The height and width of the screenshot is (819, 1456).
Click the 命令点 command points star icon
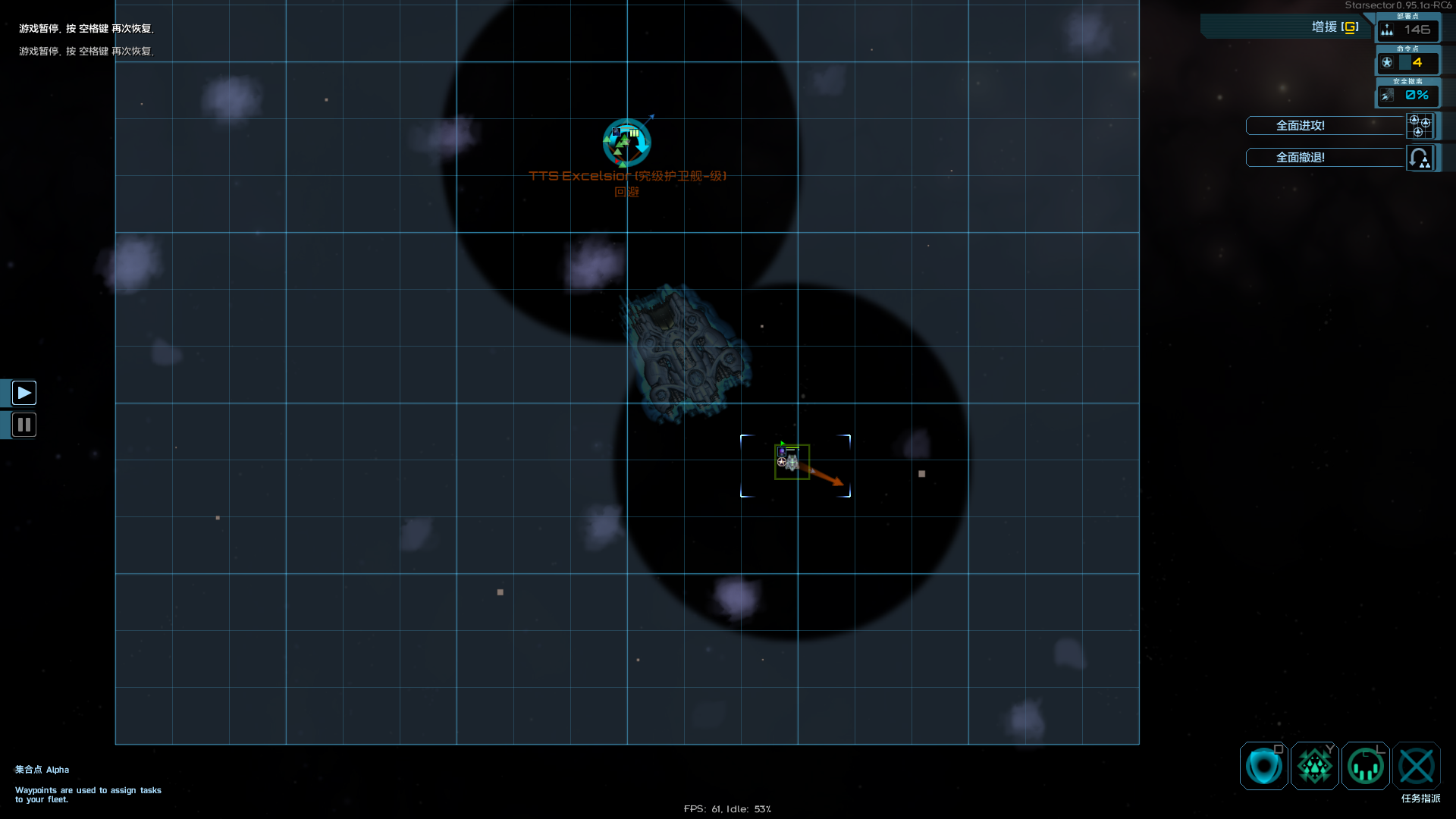pyautogui.click(x=1389, y=63)
